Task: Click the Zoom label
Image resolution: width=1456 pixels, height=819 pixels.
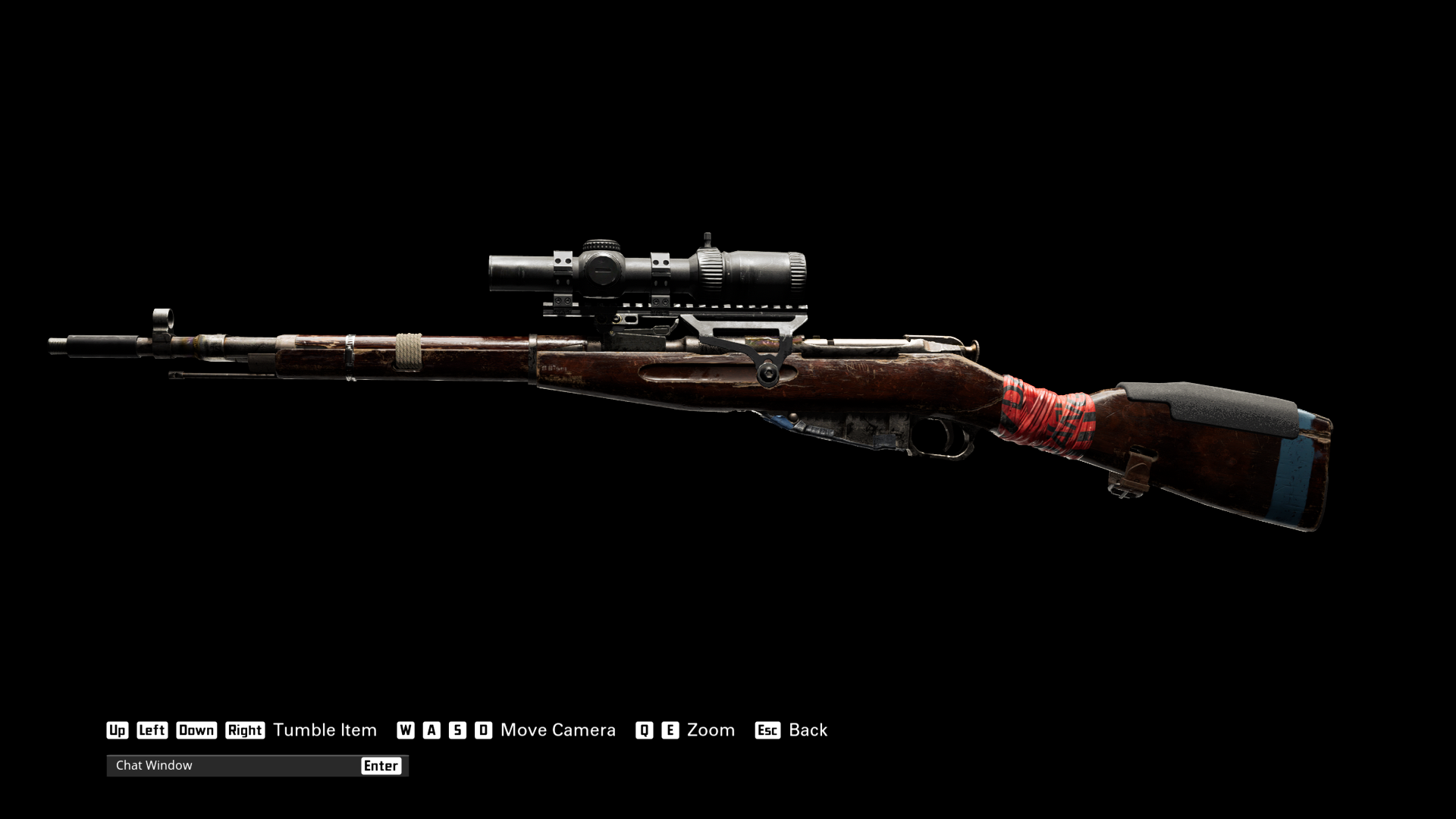Action: (710, 730)
